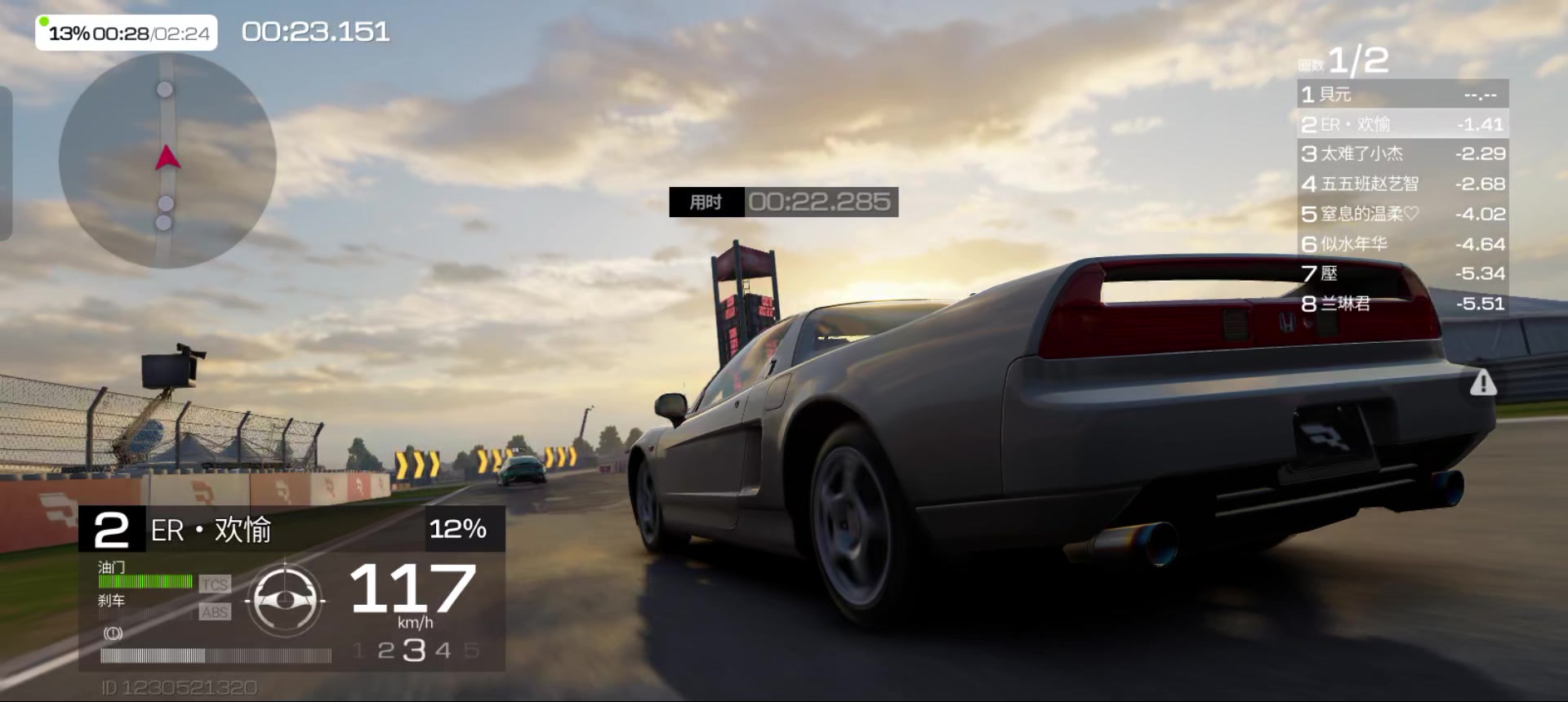
Task: Toggle the ABS indicator
Action: (215, 612)
